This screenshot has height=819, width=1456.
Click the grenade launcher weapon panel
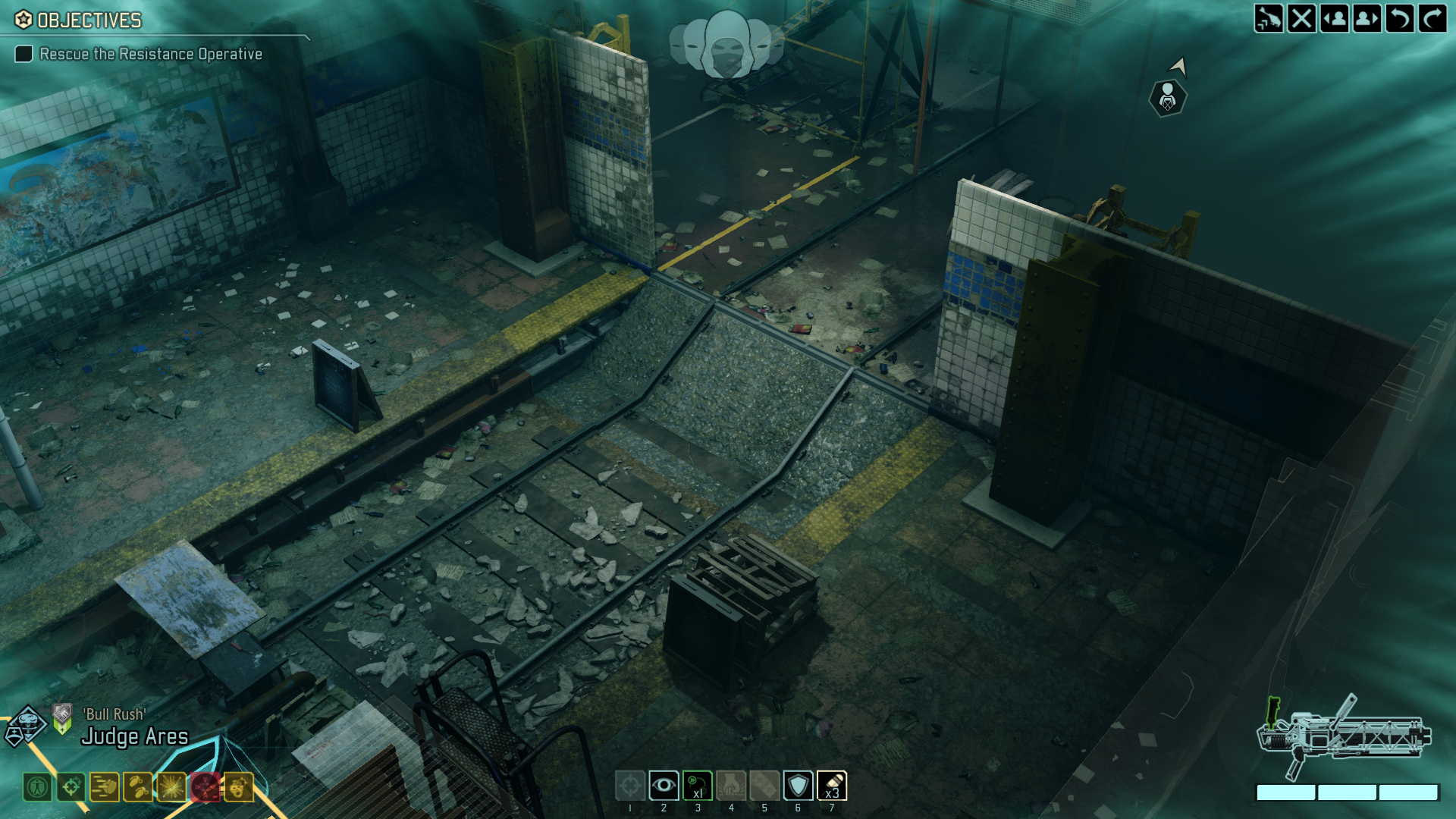tap(1344, 737)
